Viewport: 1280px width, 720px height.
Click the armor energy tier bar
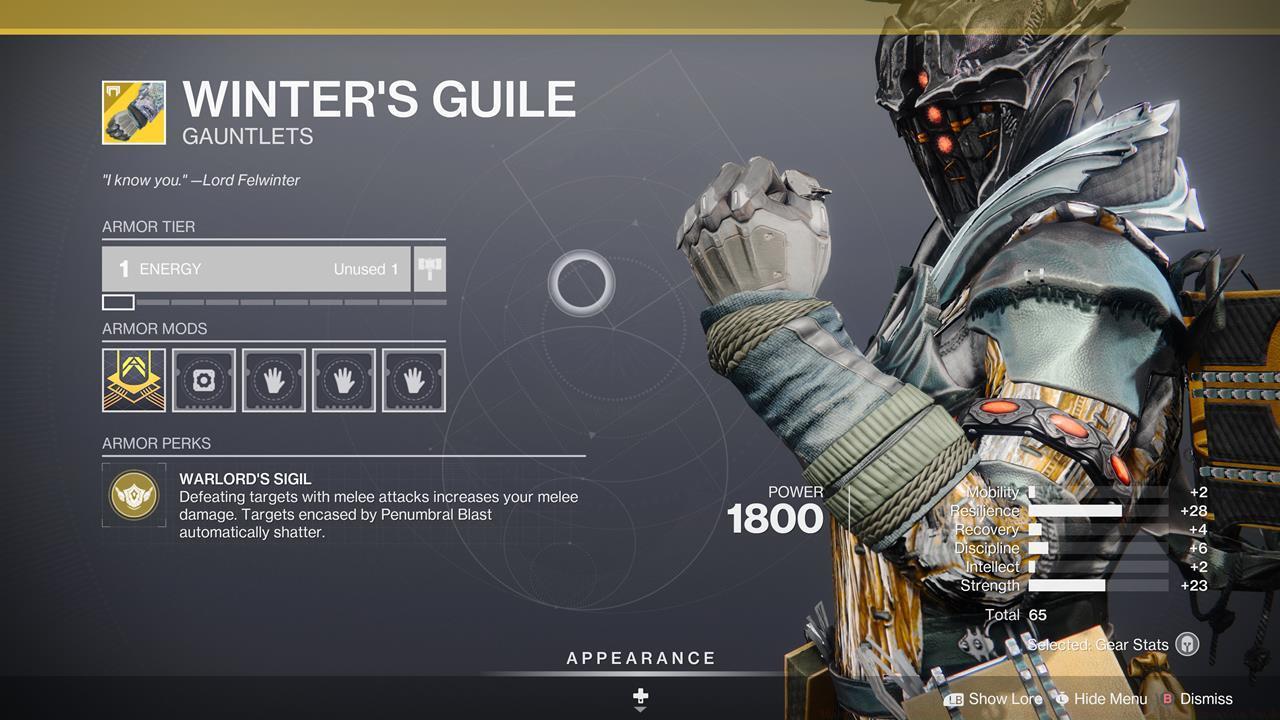[256, 269]
